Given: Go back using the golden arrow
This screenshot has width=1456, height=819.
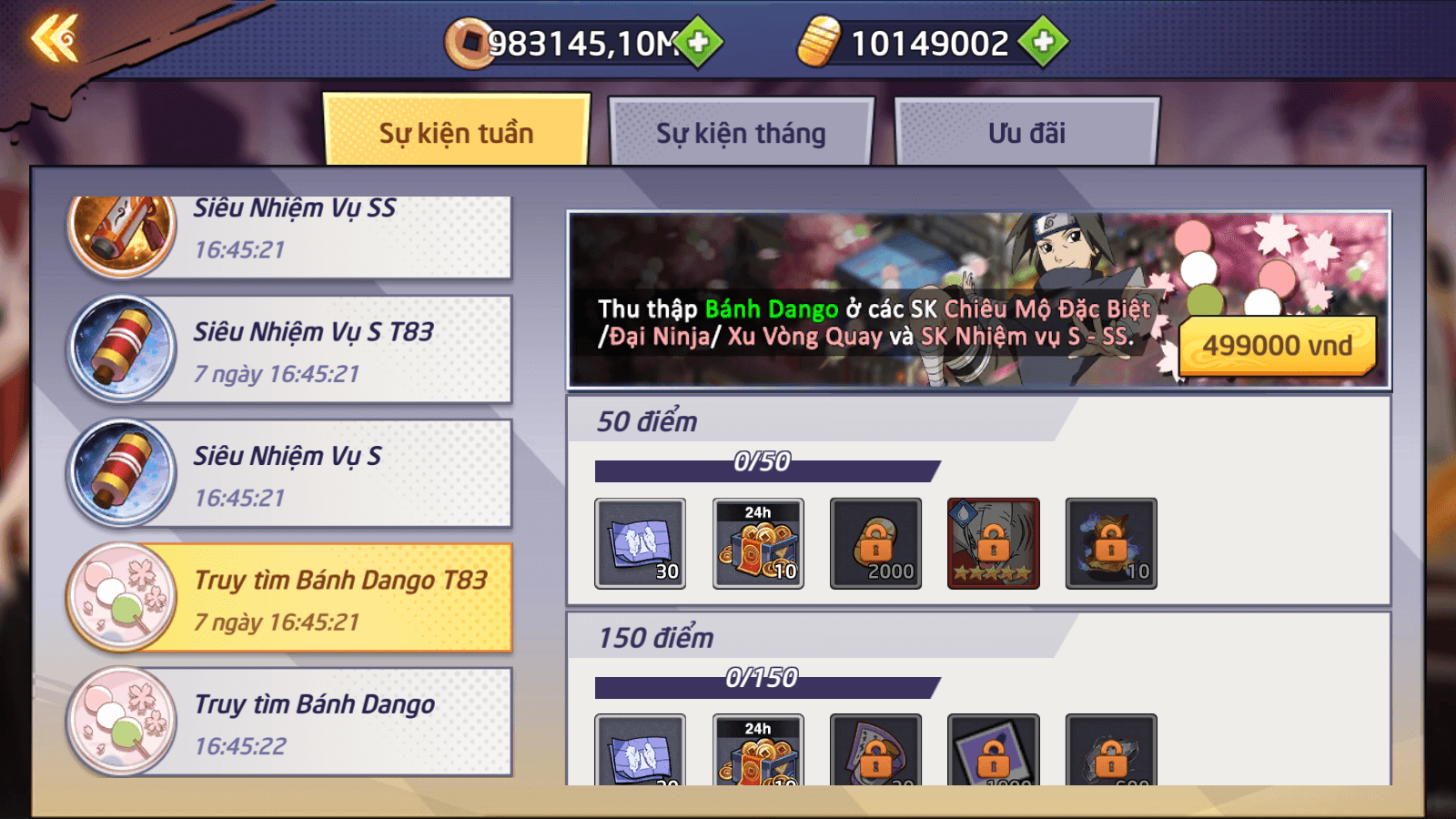Looking at the screenshot, I should click(56, 39).
